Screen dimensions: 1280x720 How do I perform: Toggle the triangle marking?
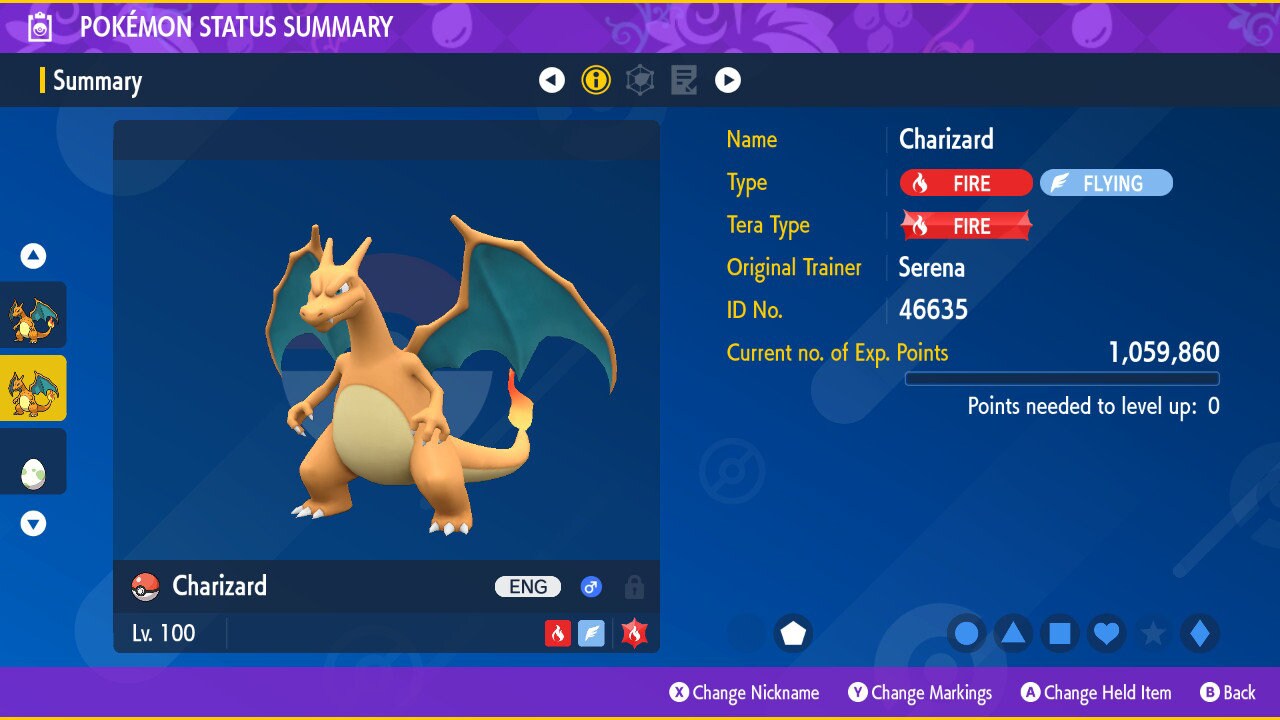(1013, 634)
